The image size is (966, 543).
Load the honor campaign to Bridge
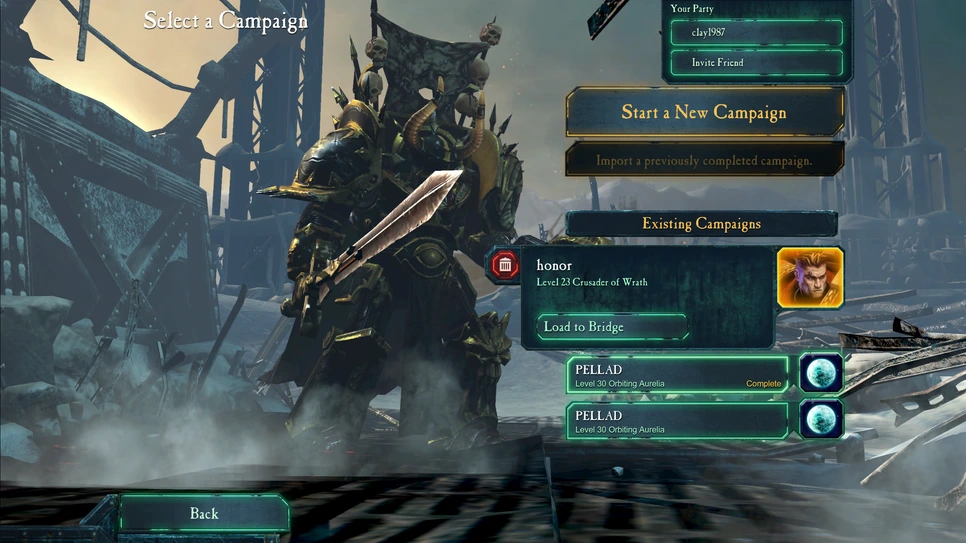click(612, 327)
